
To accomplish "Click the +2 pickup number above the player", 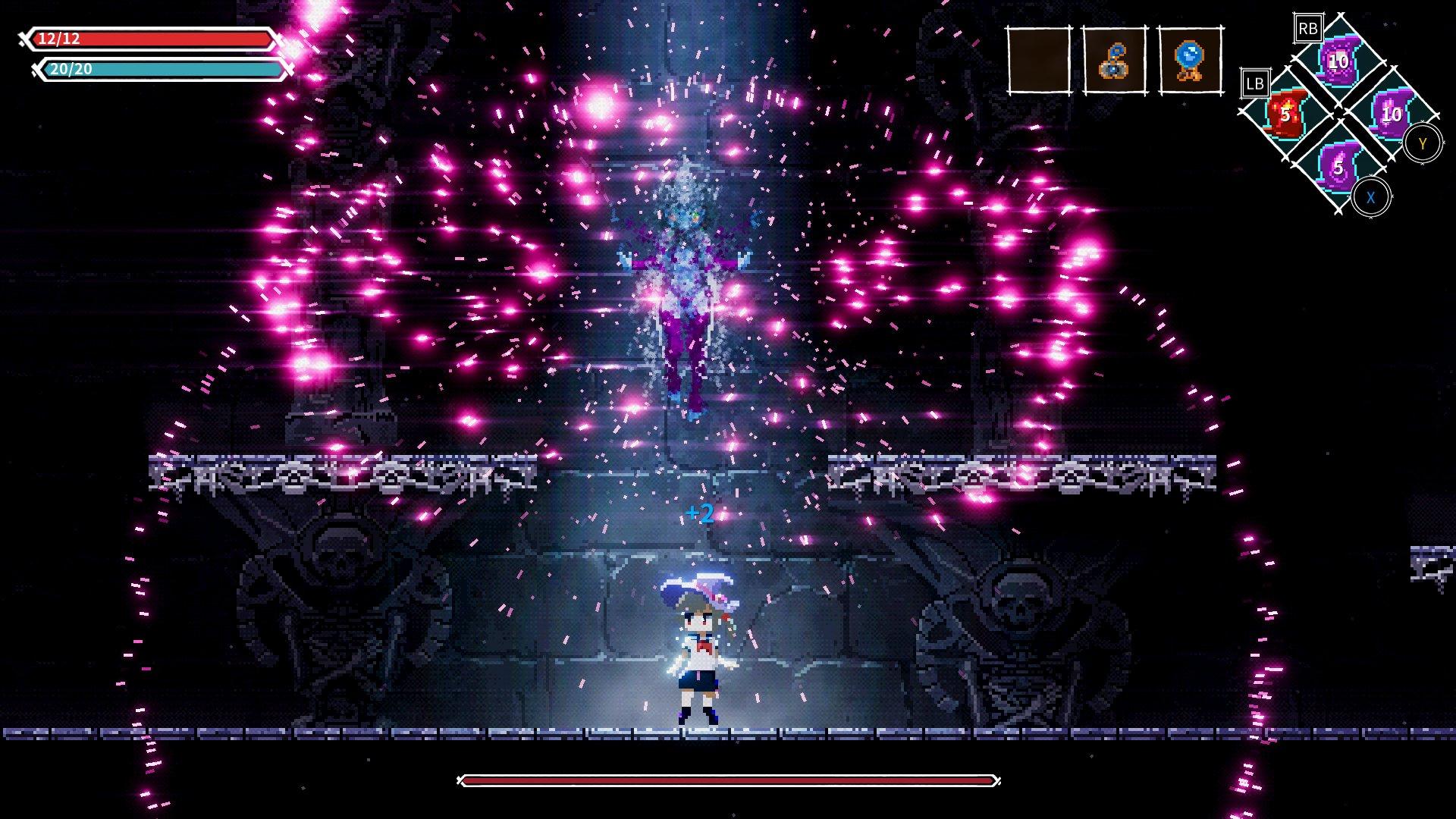I will (x=699, y=513).
